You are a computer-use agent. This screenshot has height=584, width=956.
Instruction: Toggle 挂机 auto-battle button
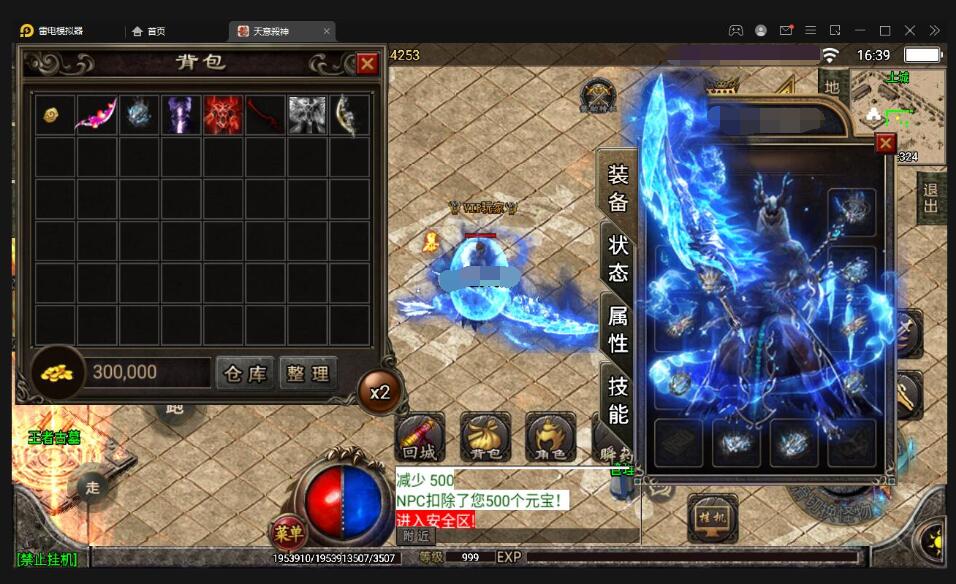712,518
